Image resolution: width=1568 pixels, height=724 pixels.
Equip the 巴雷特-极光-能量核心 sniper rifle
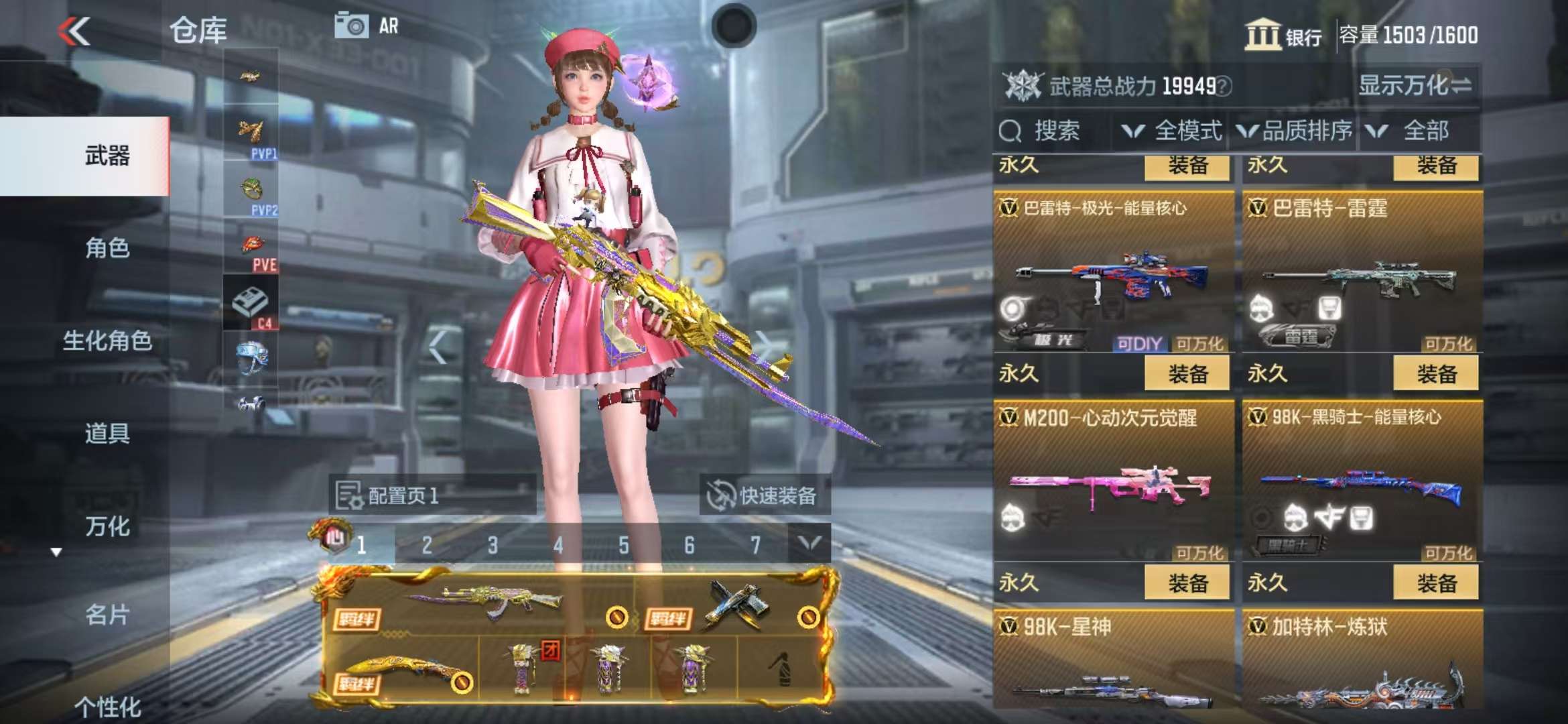click(x=1187, y=373)
